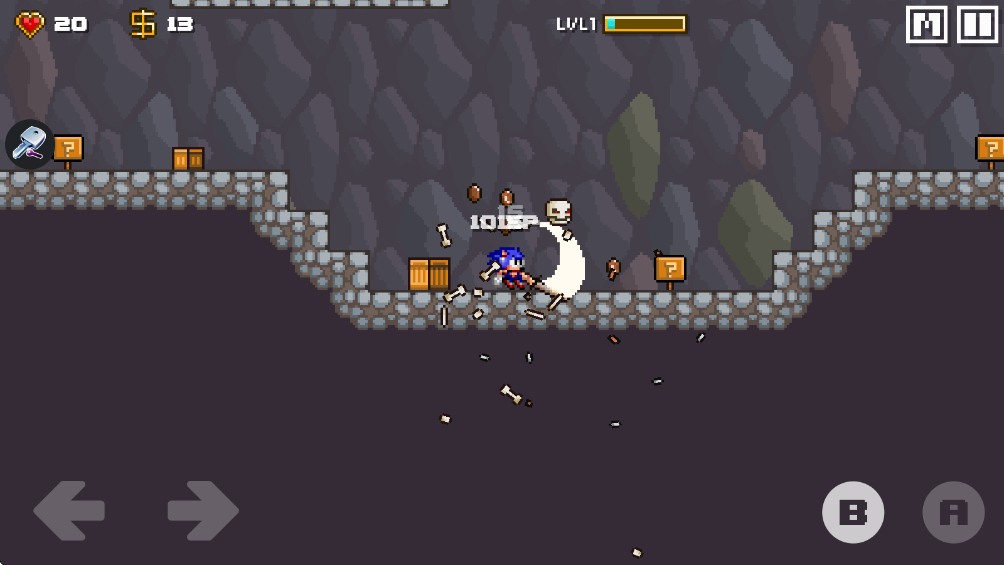Open the map with the M button
This screenshot has width=1004, height=565.
(x=926, y=25)
